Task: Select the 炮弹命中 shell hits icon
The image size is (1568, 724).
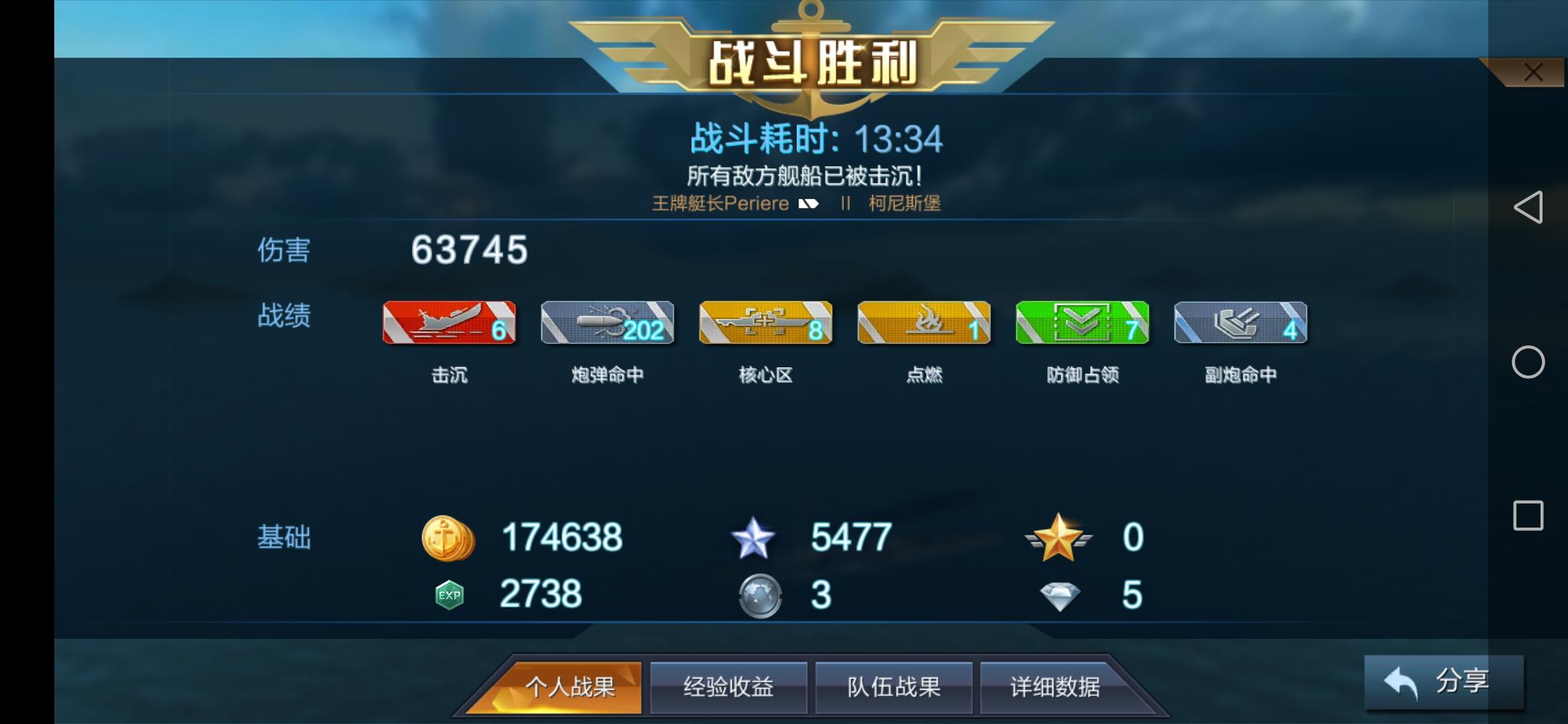Action: [606, 324]
